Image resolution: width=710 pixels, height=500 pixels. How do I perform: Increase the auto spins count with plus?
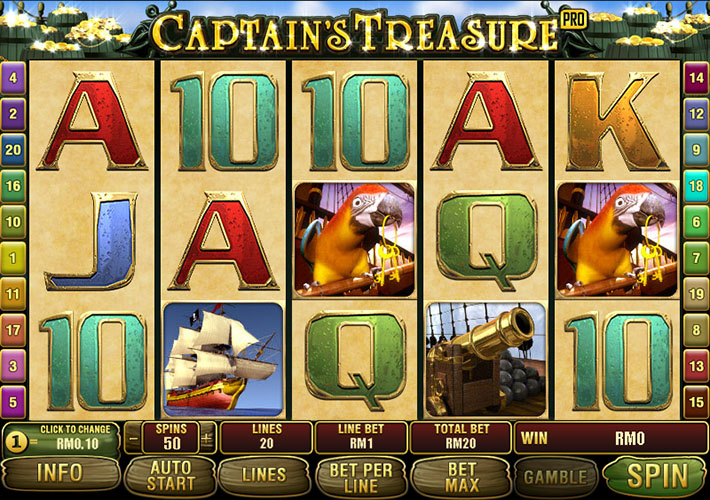207,438
